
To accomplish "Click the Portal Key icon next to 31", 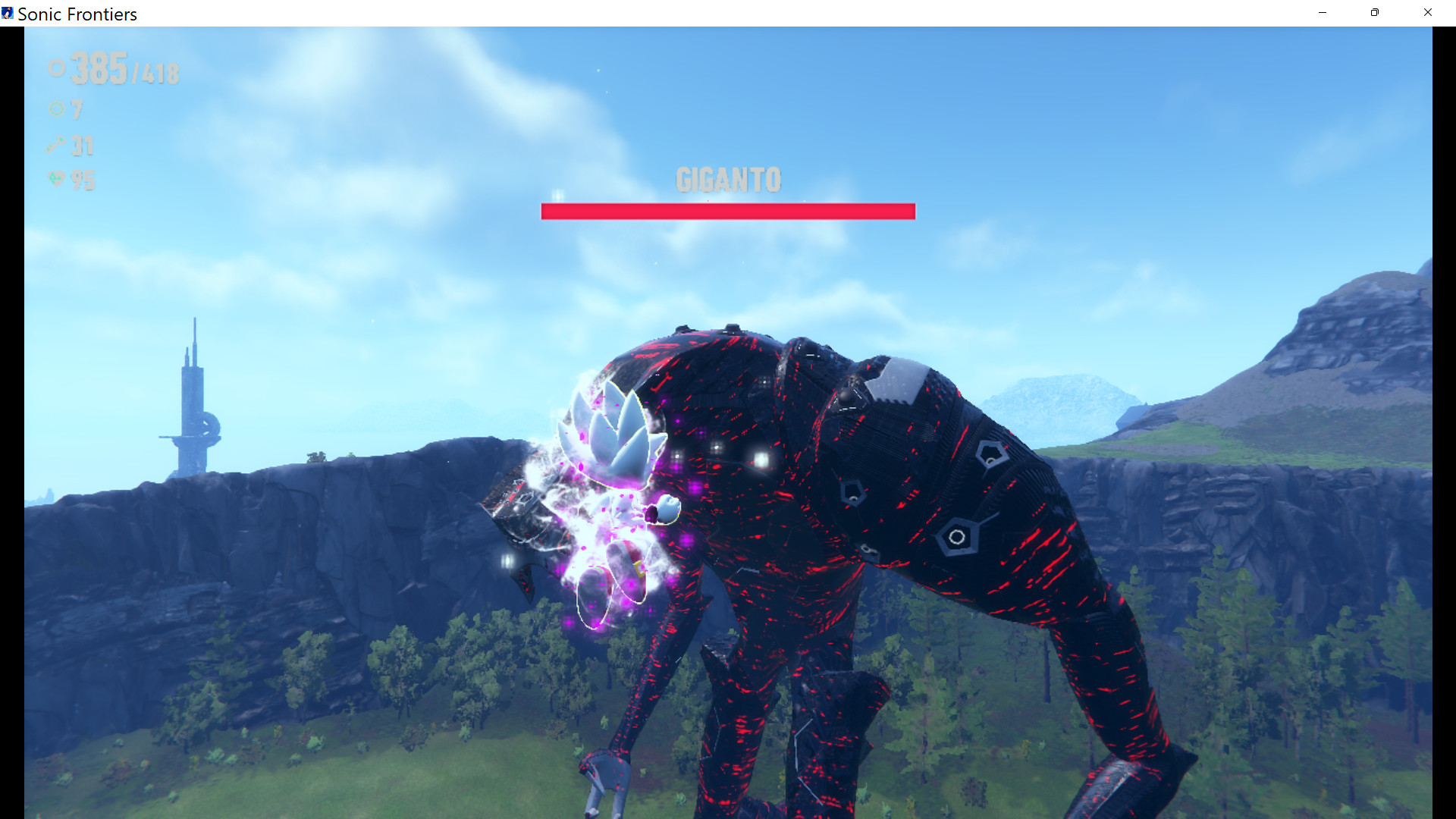I will 56,146.
